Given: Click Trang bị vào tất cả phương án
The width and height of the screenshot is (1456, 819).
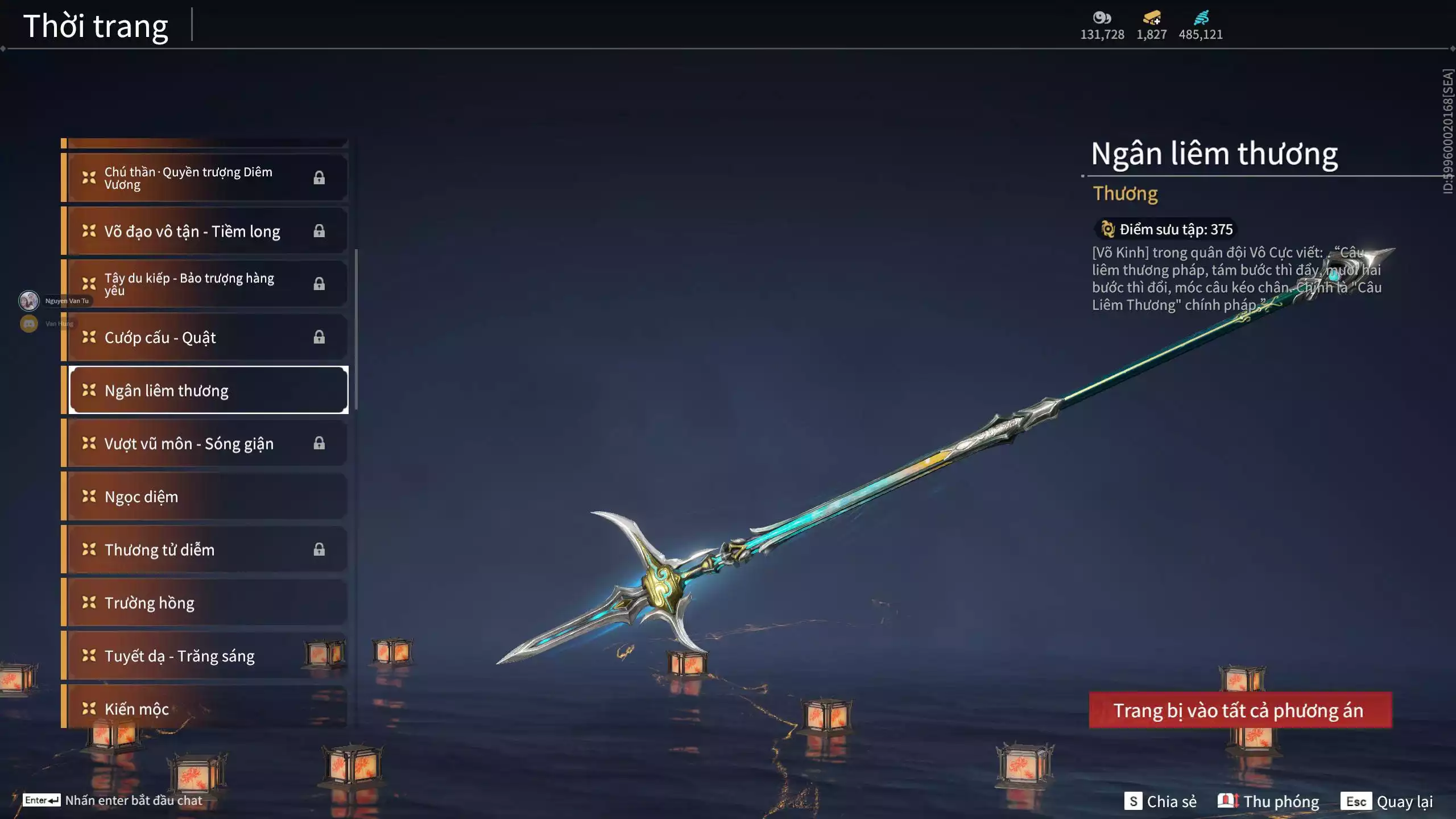Looking at the screenshot, I should point(1240,710).
